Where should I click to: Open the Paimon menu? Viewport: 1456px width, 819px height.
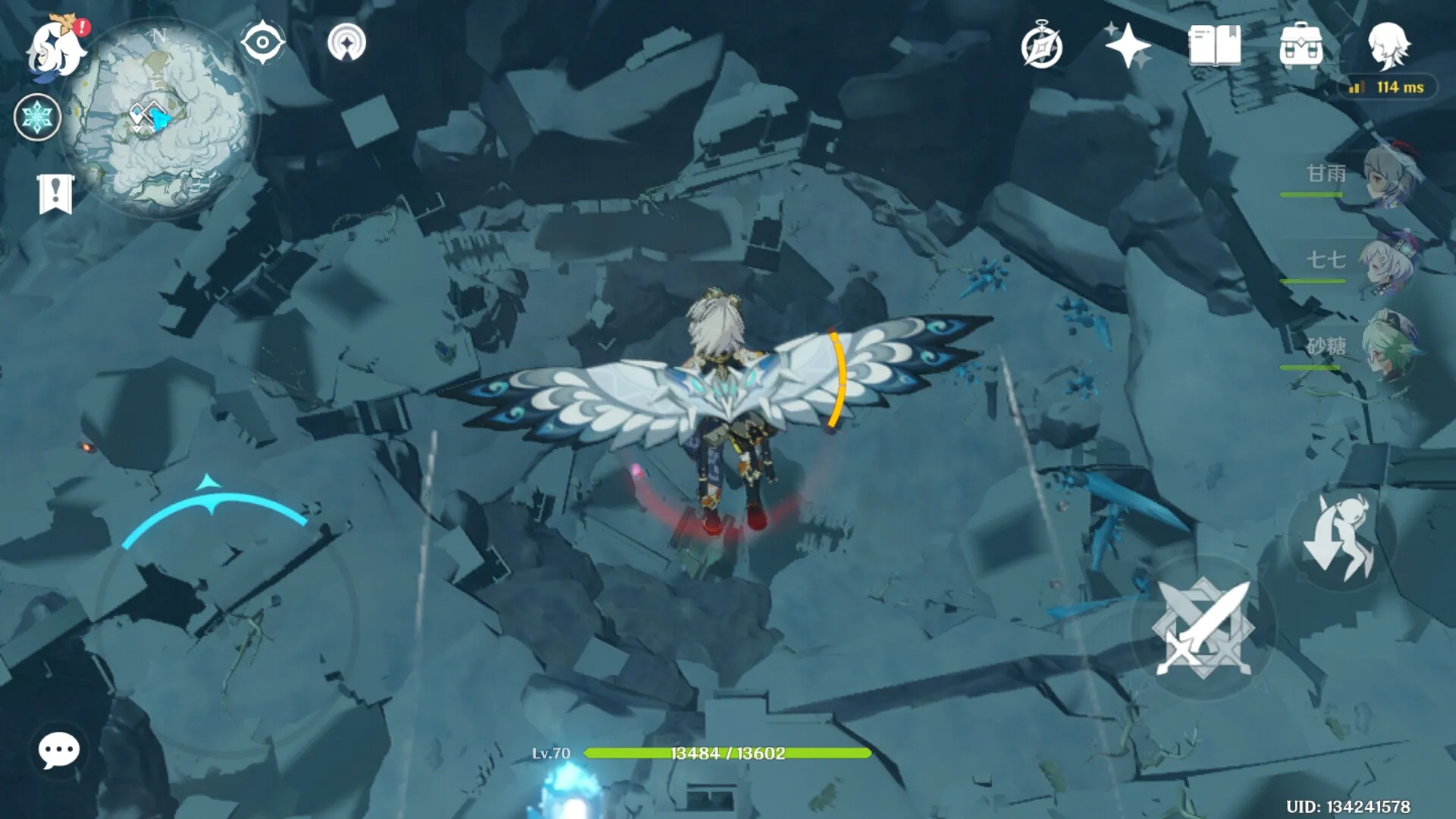tap(55, 47)
